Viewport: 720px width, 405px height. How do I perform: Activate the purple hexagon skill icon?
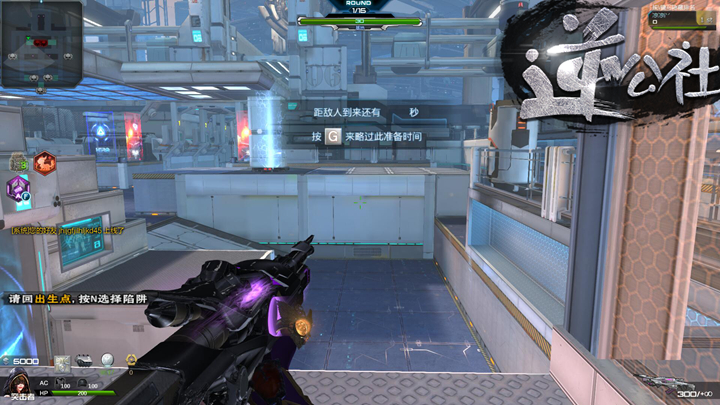point(19,187)
